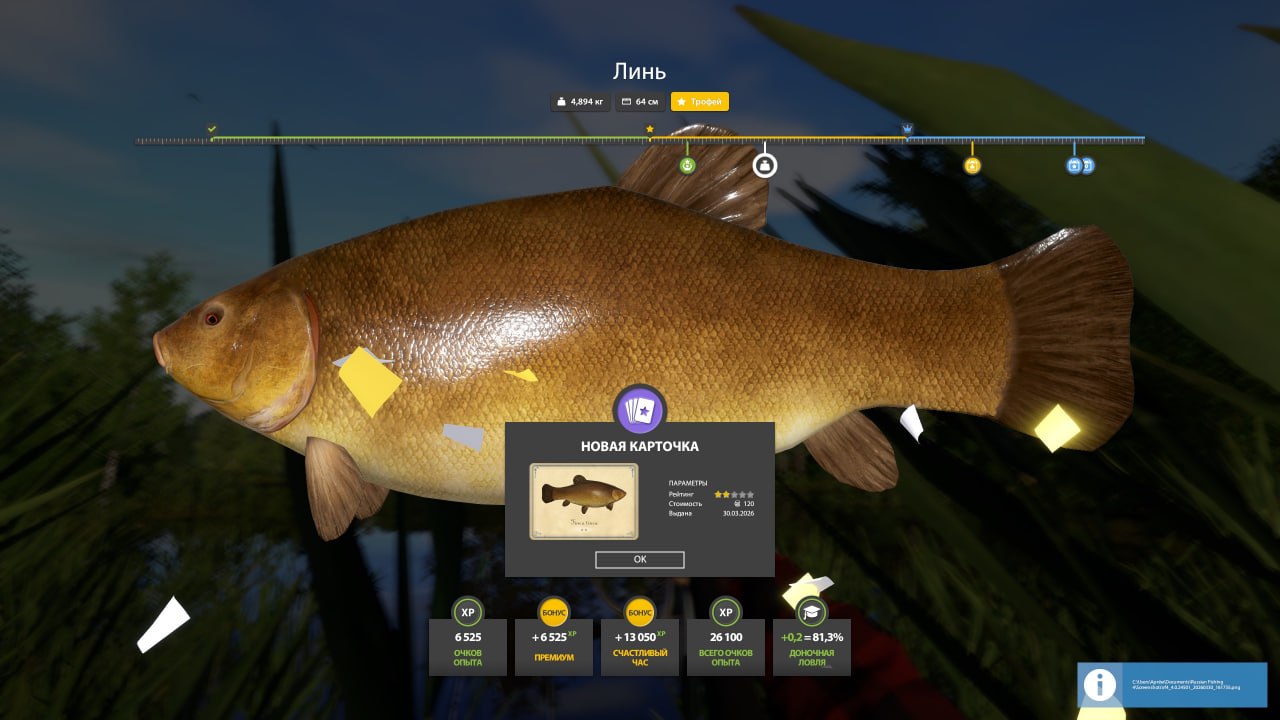Click the БОНУС icon for Счастливый час
Viewport: 1280px width, 720px height.
point(639,613)
